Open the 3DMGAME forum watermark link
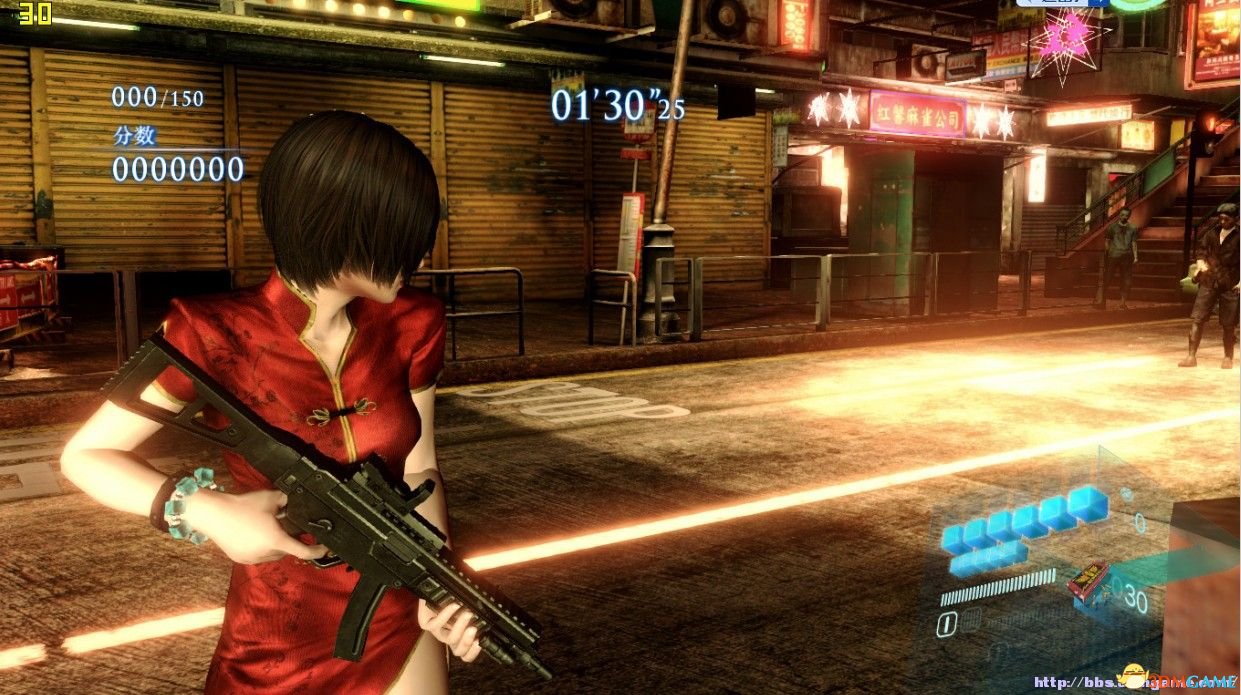 coord(1135,682)
